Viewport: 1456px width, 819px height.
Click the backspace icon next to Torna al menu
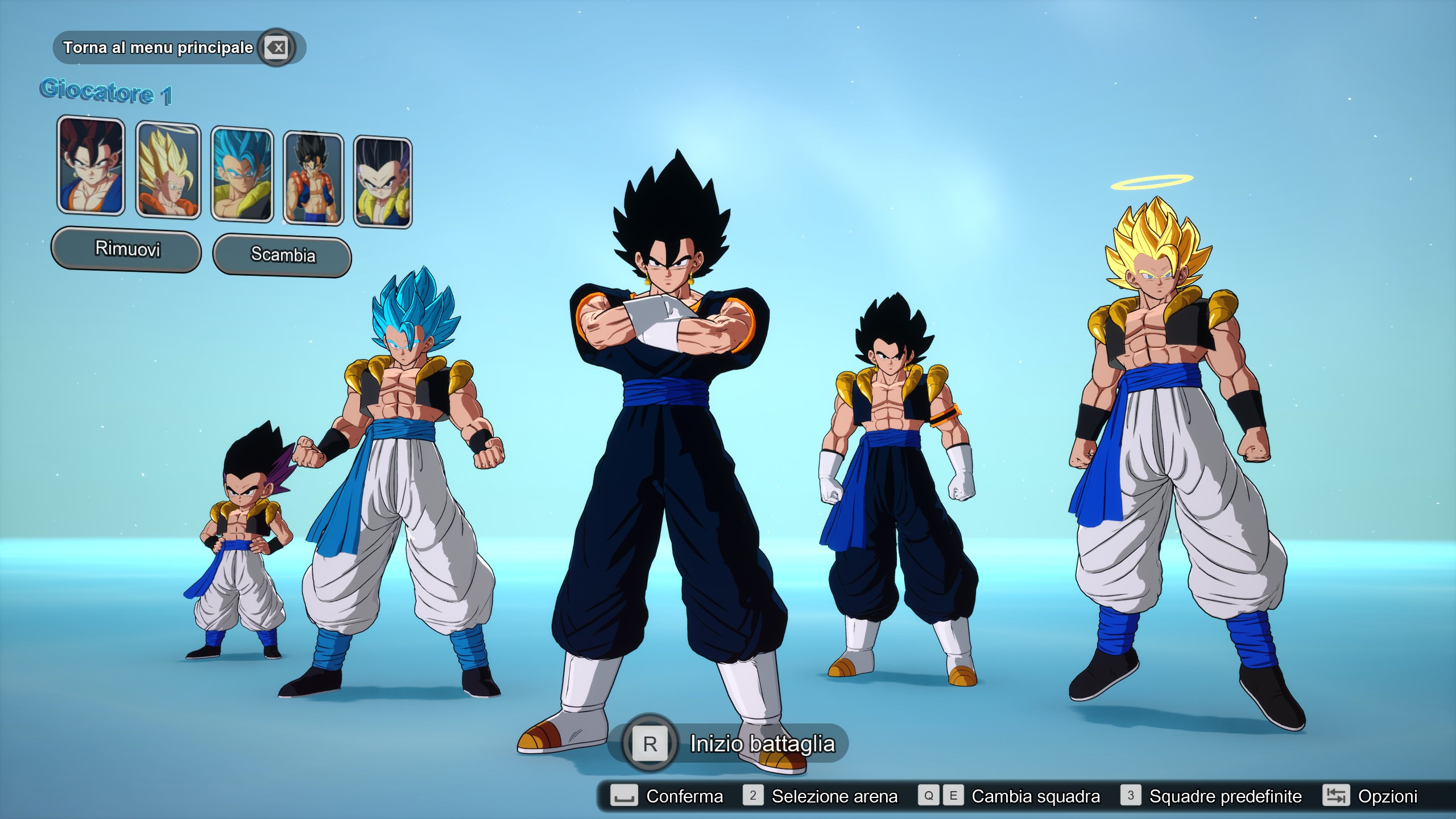(275, 48)
